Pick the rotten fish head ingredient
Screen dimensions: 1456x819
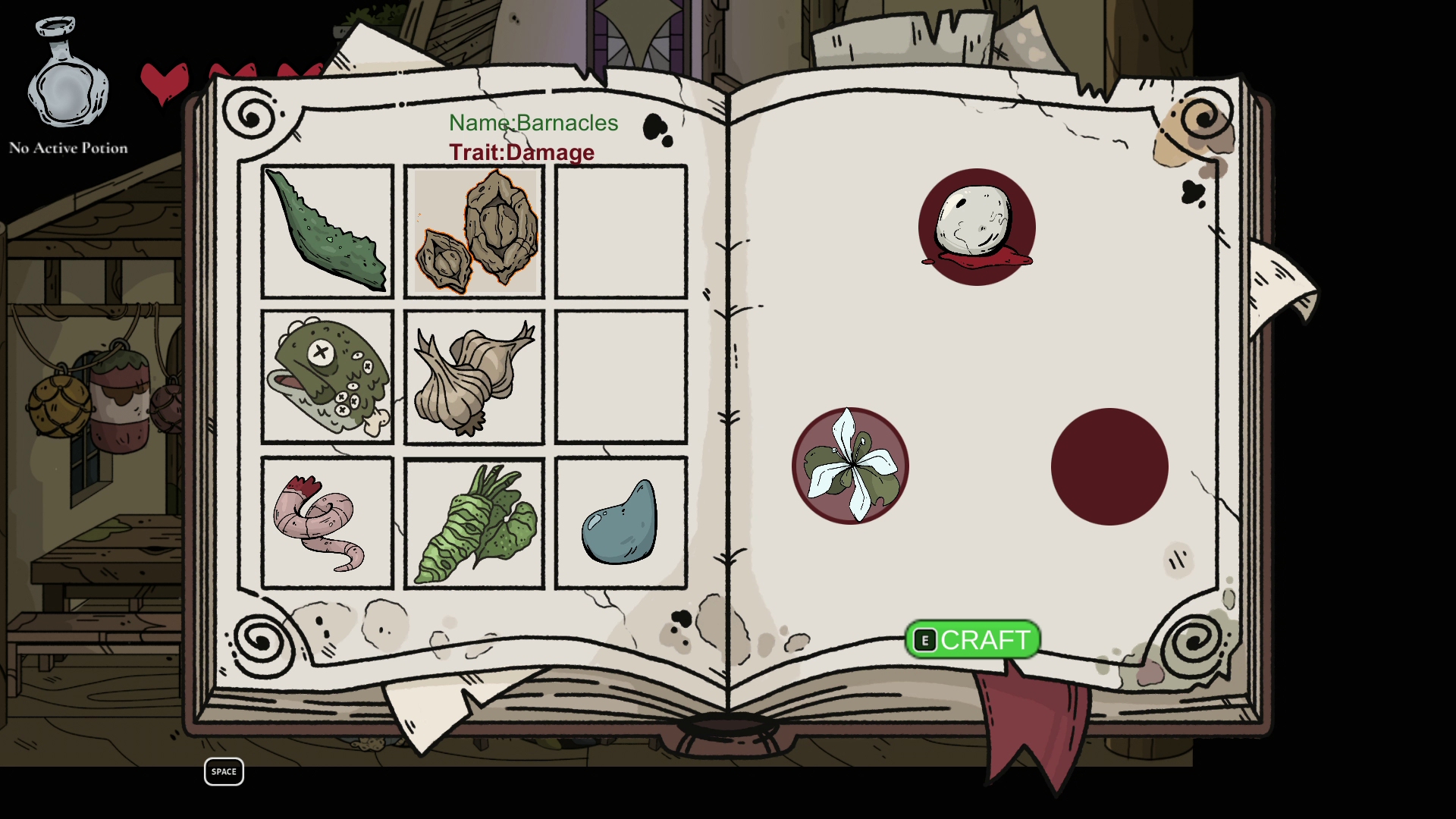tap(327, 377)
